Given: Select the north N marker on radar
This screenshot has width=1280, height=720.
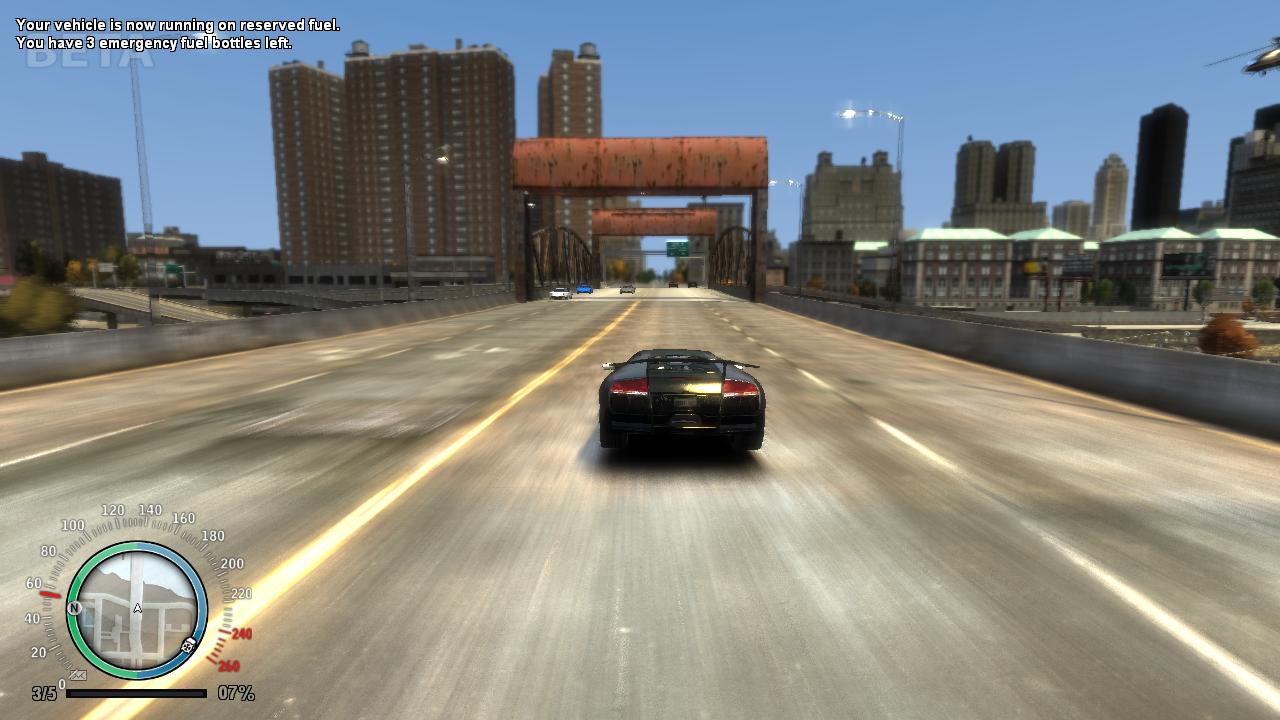Looking at the screenshot, I should point(74,608).
